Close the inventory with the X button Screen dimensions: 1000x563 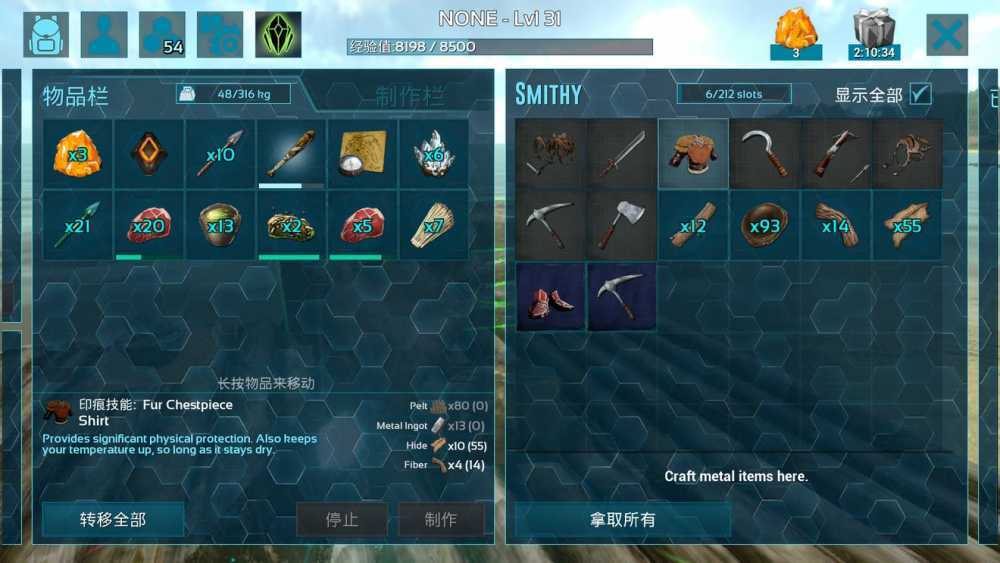(946, 36)
